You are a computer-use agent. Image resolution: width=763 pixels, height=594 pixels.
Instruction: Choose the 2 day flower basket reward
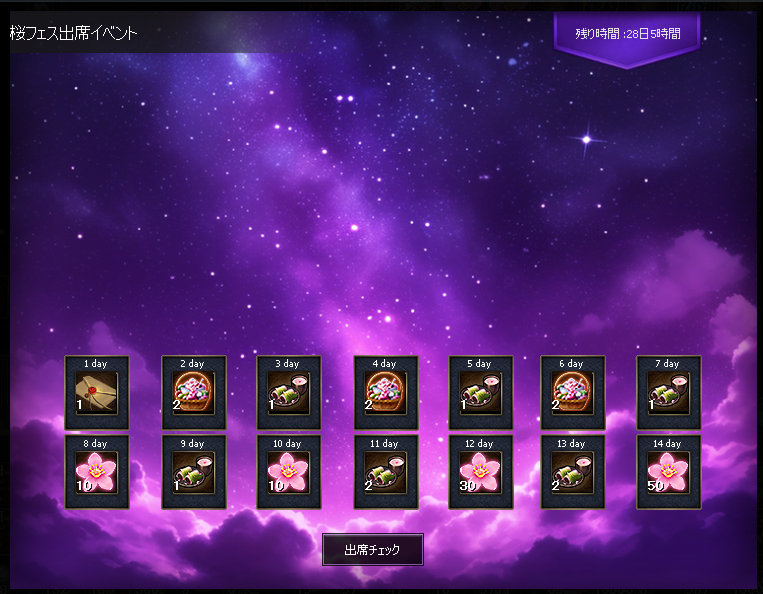click(193, 393)
